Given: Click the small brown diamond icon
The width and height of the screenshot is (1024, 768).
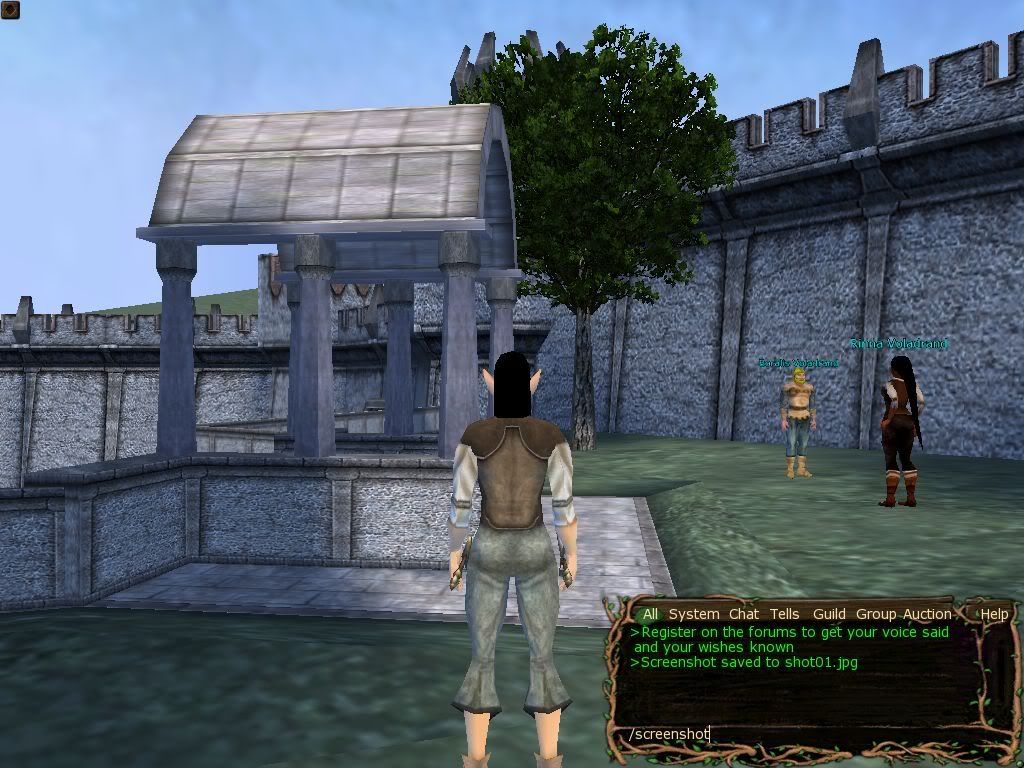Looking at the screenshot, I should point(11,11).
